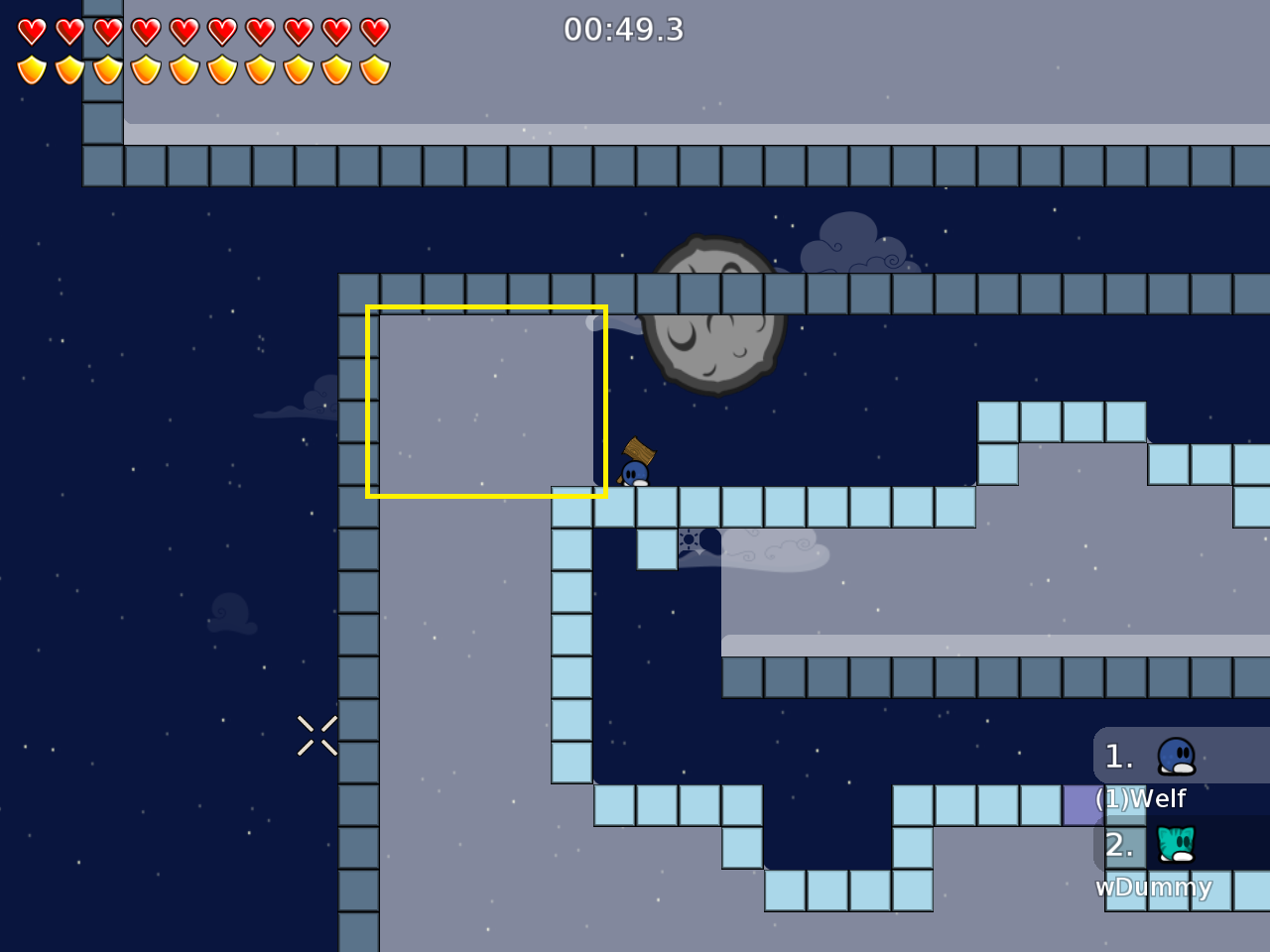Click wDummy's teal tee avatar
The height and width of the screenshot is (952, 1270).
point(1175,845)
